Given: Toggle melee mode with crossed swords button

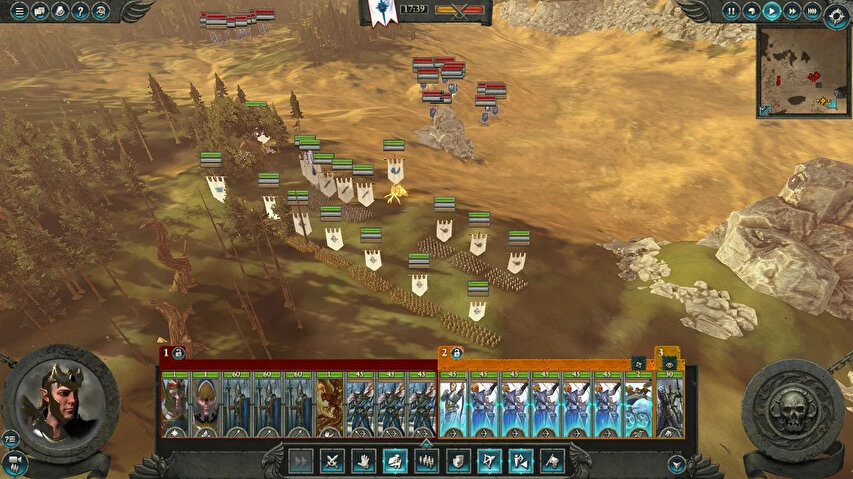Looking at the screenshot, I should (332, 461).
